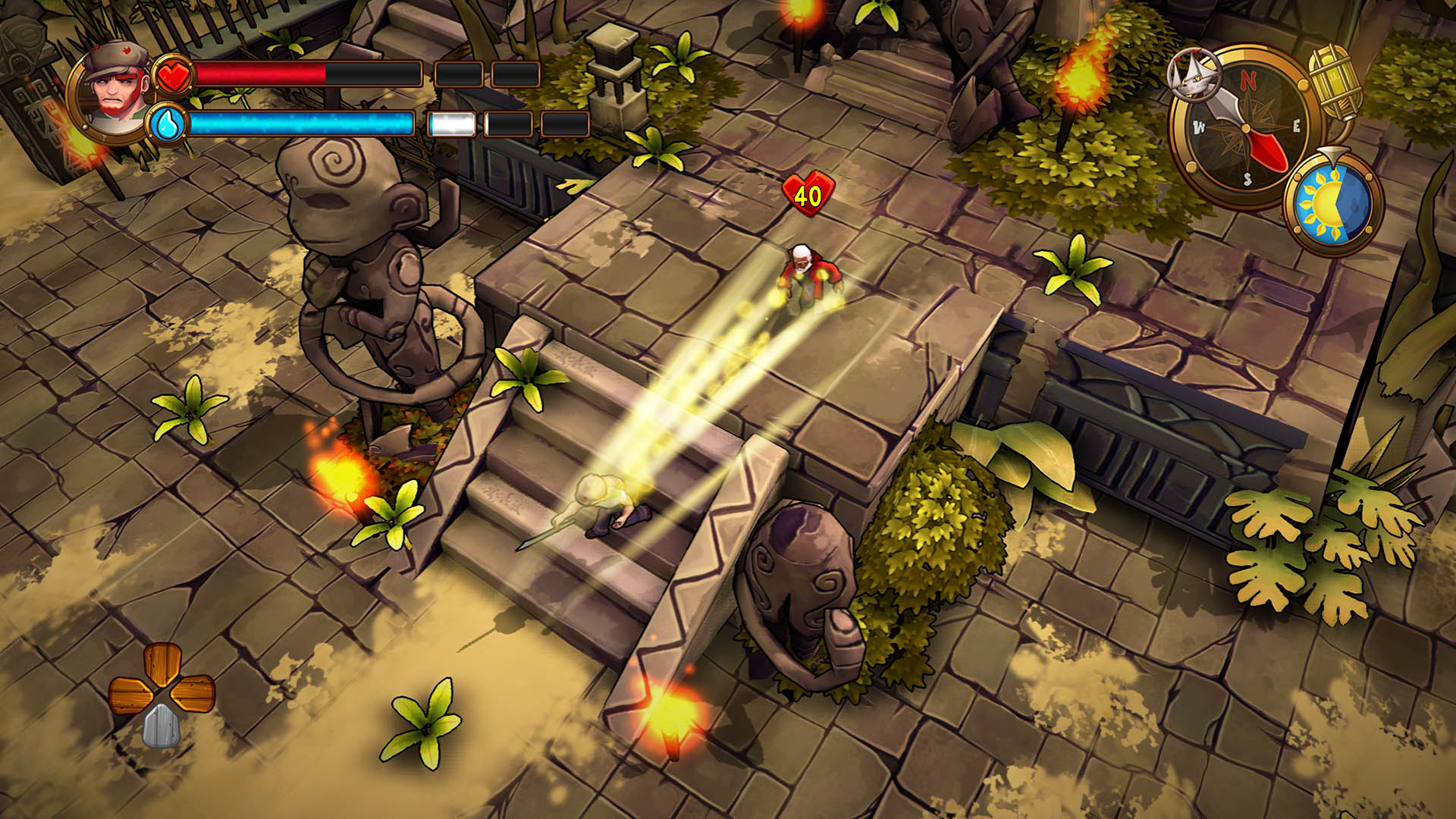Select the blue water drop icon
This screenshot has width=1456, height=819.
coord(167,124)
